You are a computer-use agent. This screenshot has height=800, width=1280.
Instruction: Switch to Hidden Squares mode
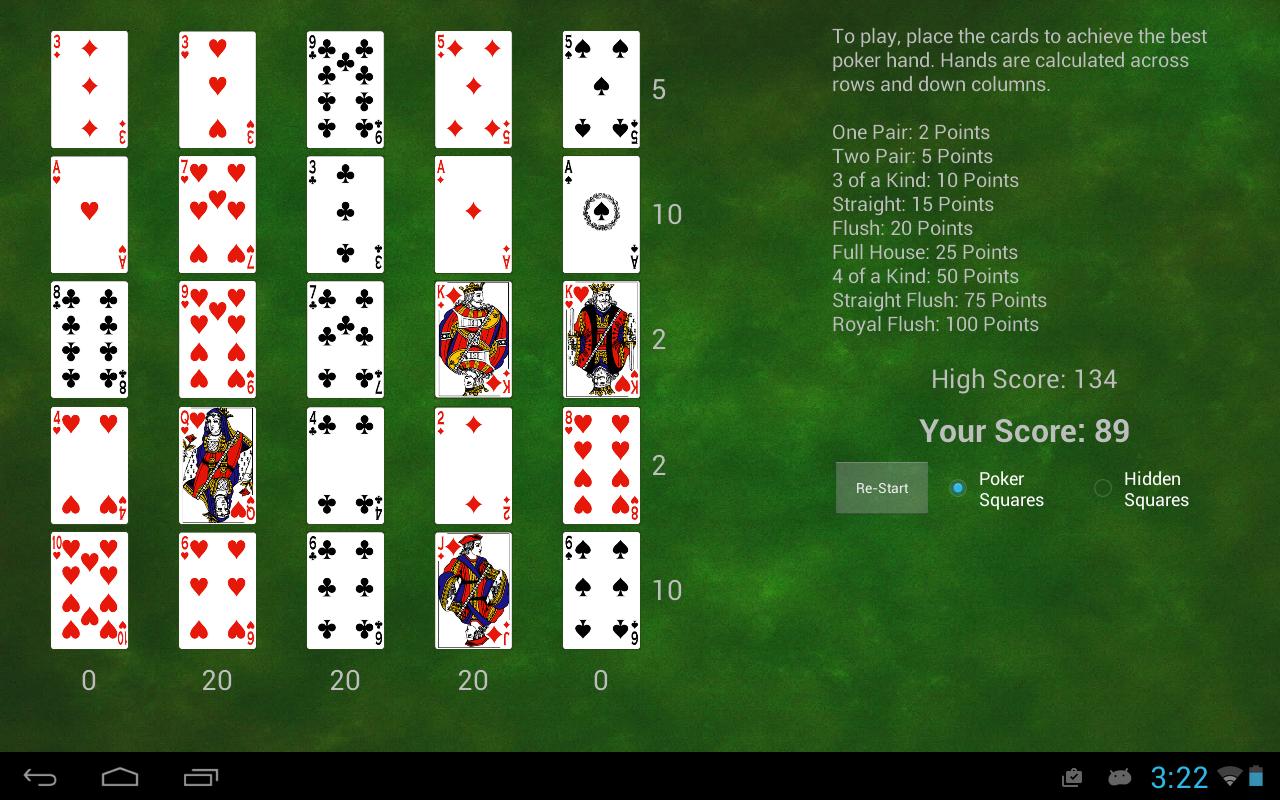pos(1103,489)
